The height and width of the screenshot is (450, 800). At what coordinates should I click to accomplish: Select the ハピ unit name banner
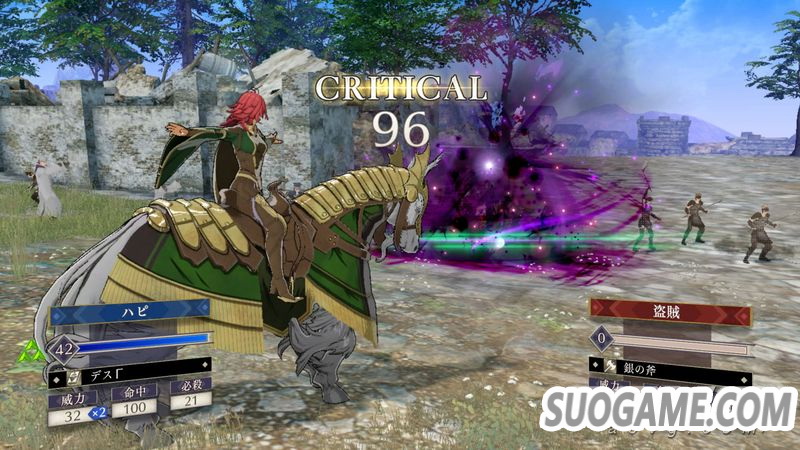pyautogui.click(x=130, y=313)
